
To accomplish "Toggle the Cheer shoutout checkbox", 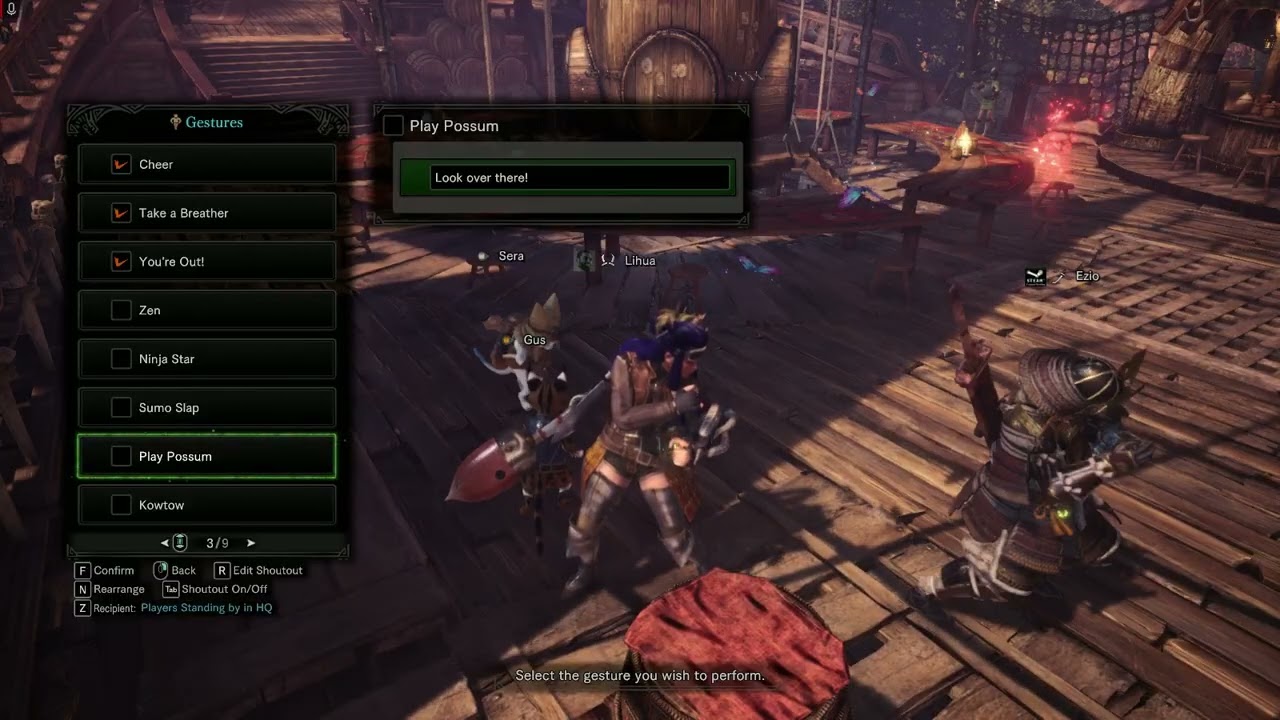I will [121, 164].
